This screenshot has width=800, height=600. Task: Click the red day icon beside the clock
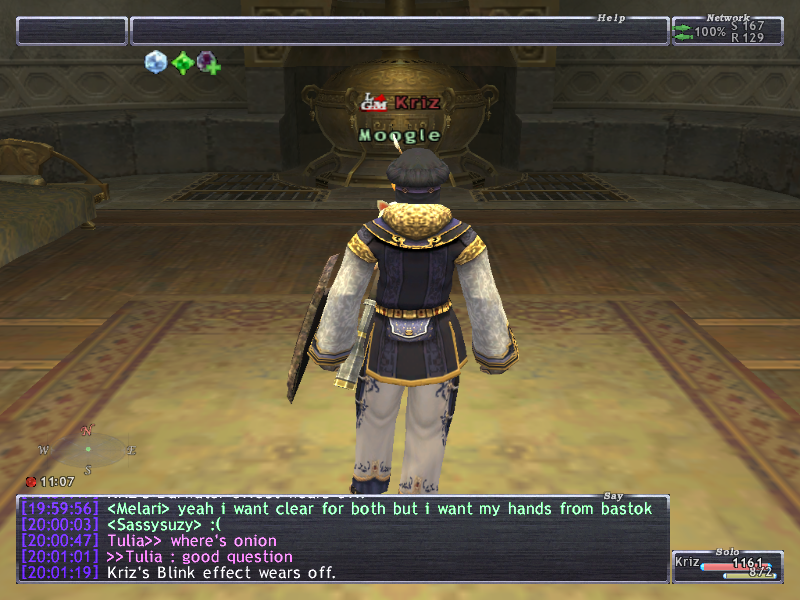pyautogui.click(x=31, y=481)
